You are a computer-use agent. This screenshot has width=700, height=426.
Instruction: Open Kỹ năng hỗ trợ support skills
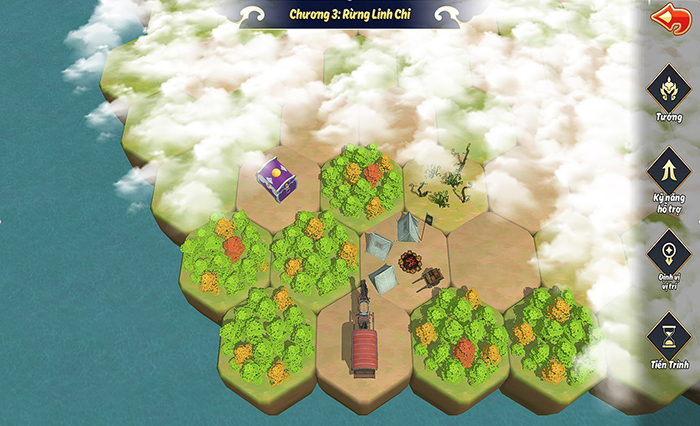(x=669, y=170)
